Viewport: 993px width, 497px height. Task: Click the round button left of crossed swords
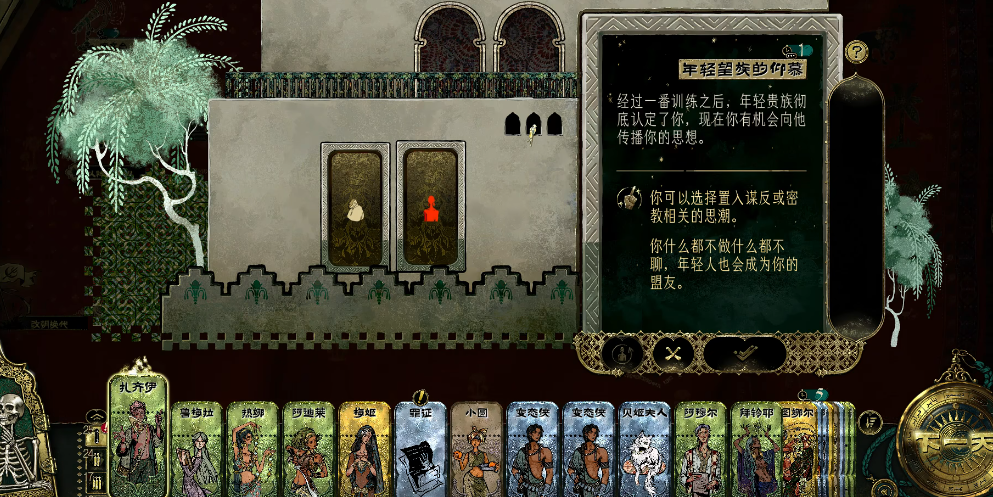(621, 352)
